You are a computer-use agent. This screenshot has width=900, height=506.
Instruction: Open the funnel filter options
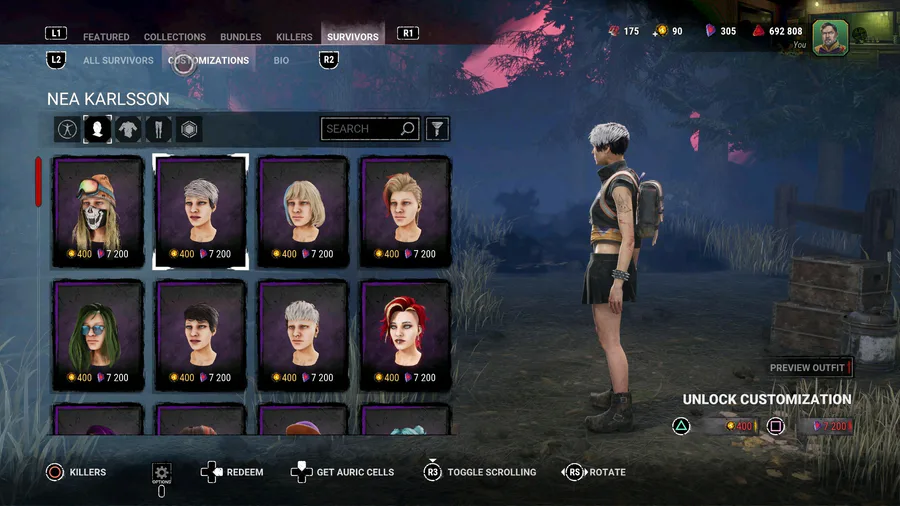click(437, 129)
